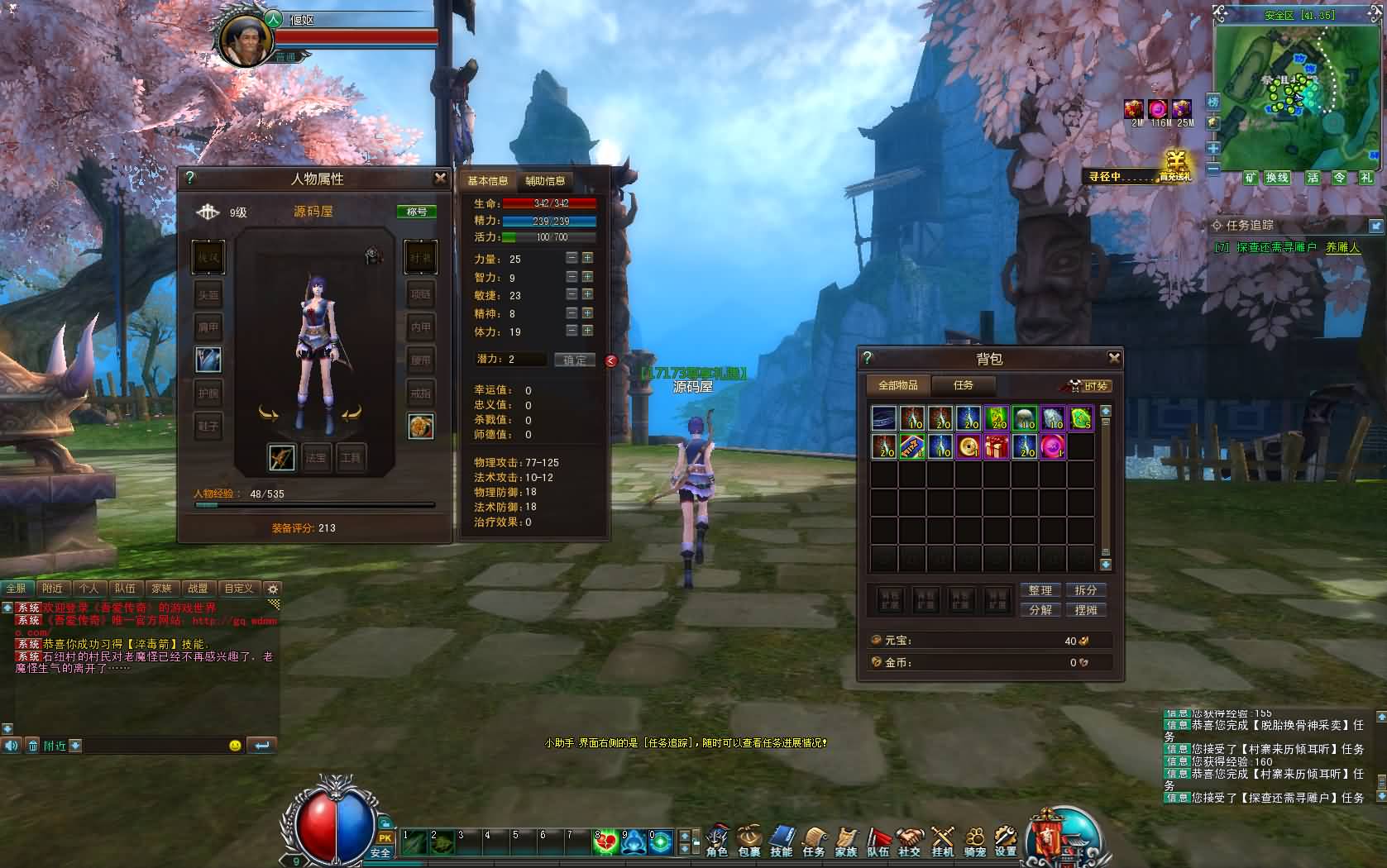Open the chat emoji smiley picker
This screenshot has height=868, width=1387.
[235, 746]
